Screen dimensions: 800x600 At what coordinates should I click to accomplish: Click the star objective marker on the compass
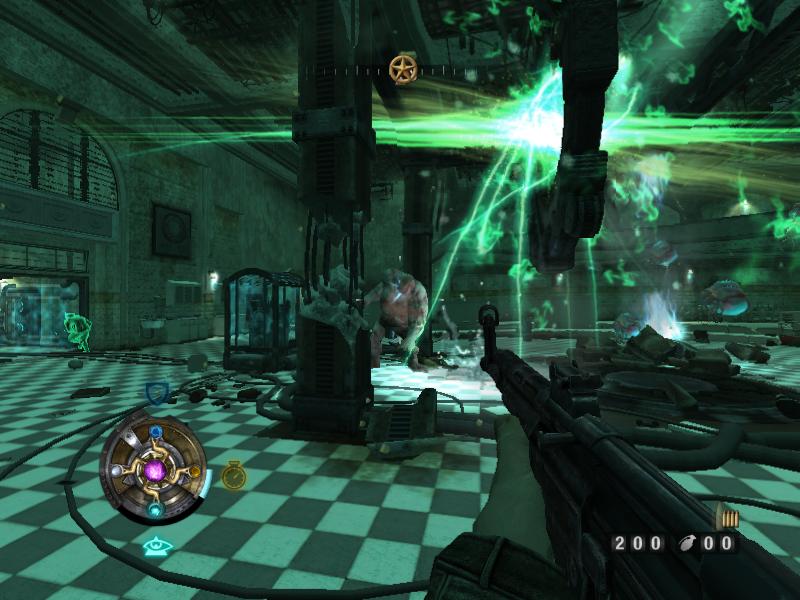tap(403, 69)
